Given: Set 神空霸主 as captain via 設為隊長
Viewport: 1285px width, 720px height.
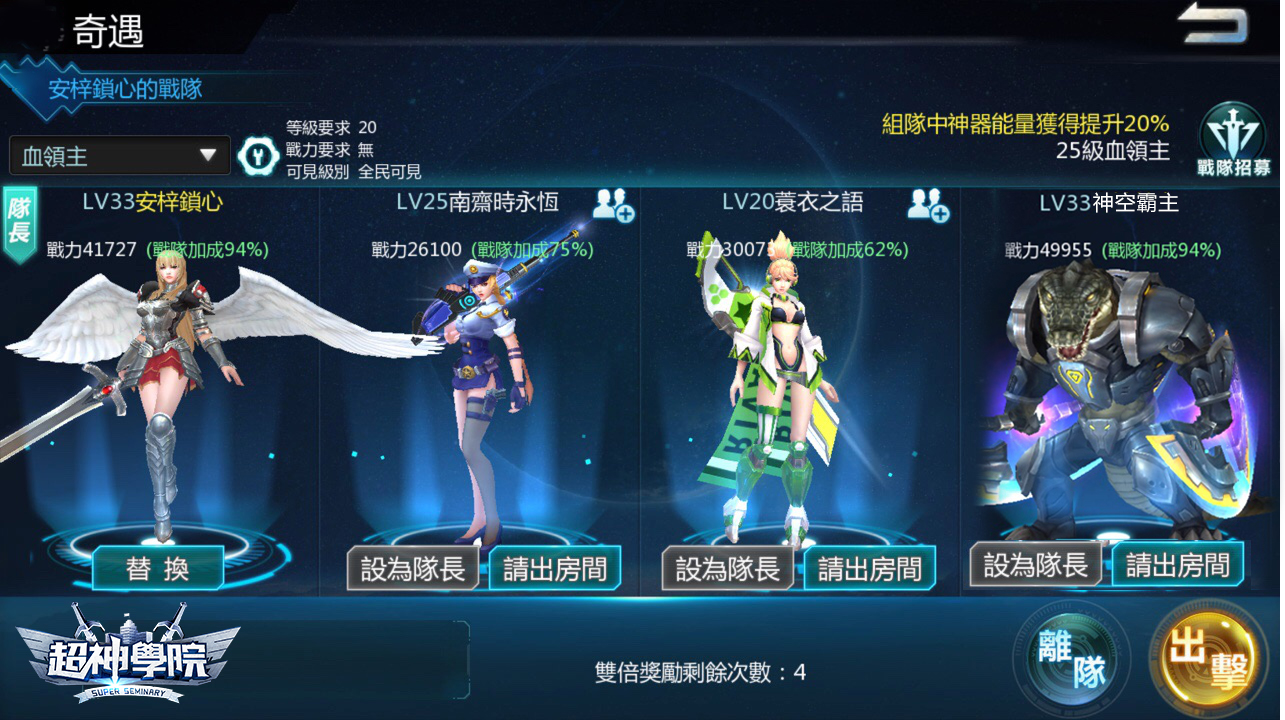Looking at the screenshot, I should pyautogui.click(x=1037, y=565).
